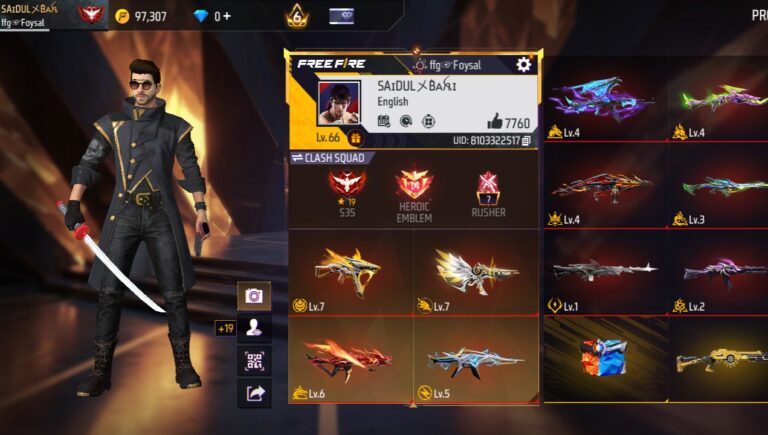The height and width of the screenshot is (435, 768).
Task: Add diamonds with the plus button
Action: pyautogui.click(x=227, y=16)
